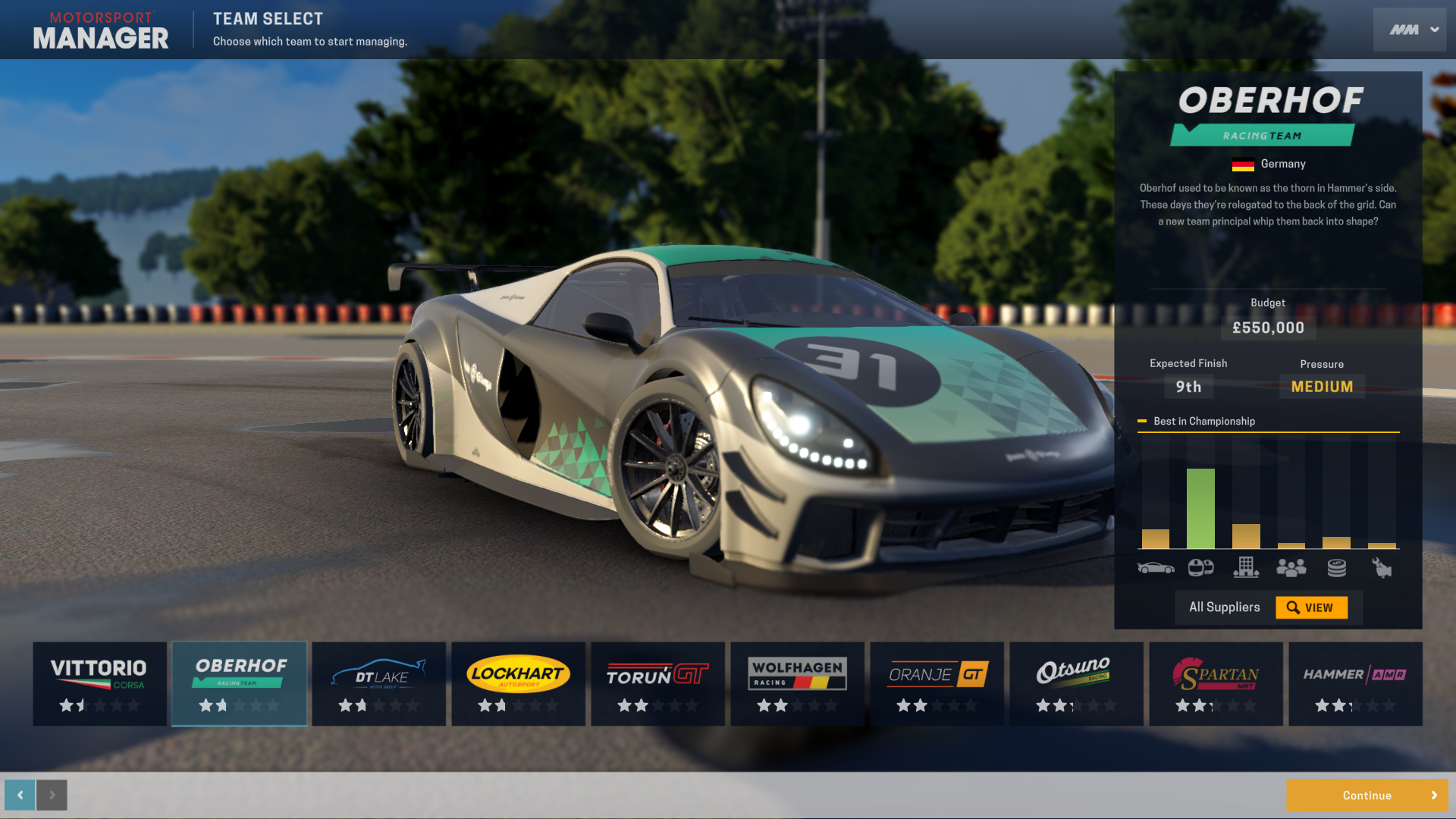The image size is (1456, 819).
Task: Click VIEW next to All Suppliers
Action: click(x=1313, y=607)
